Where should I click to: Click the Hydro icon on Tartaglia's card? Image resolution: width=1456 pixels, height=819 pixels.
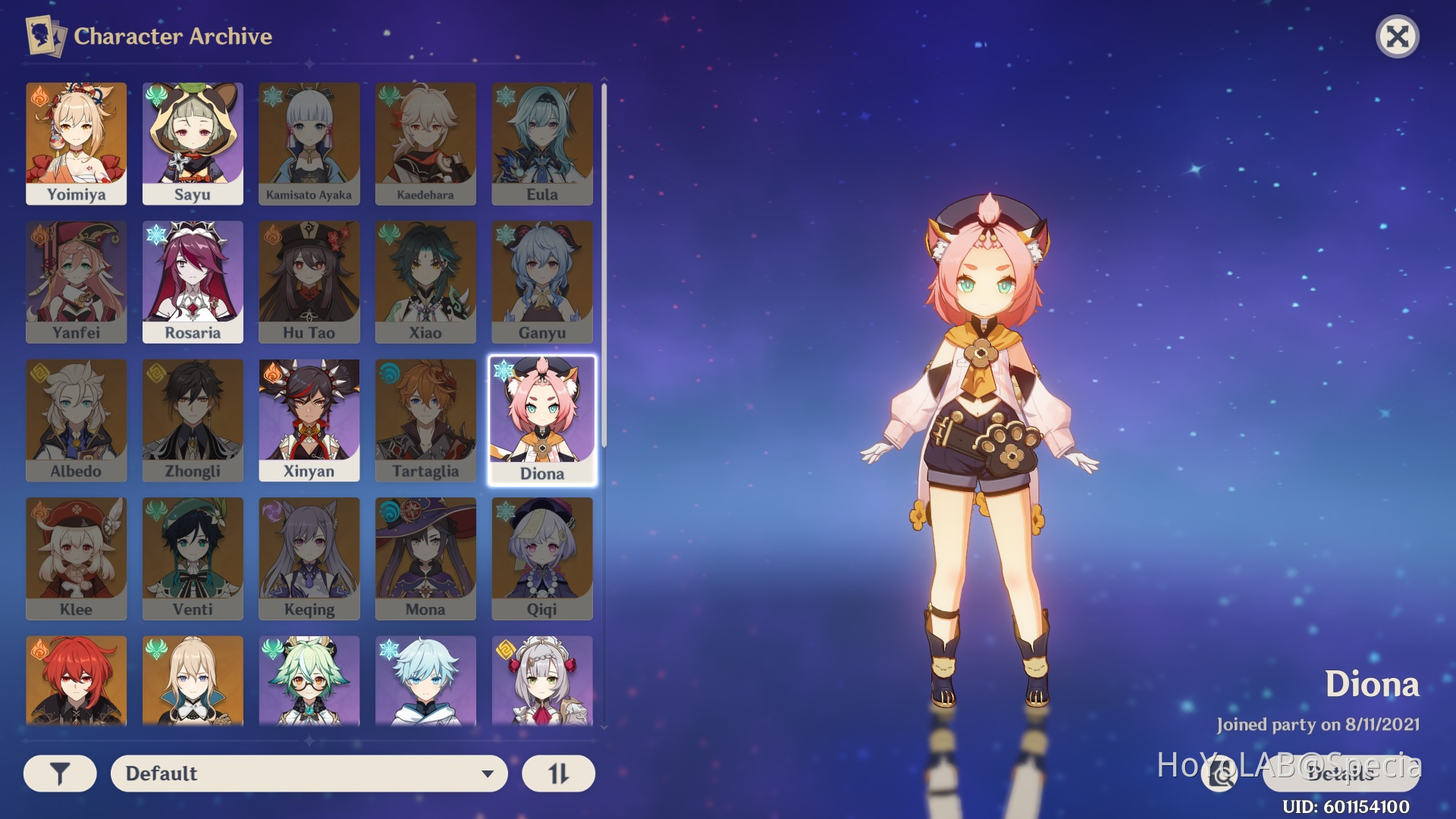(x=388, y=372)
